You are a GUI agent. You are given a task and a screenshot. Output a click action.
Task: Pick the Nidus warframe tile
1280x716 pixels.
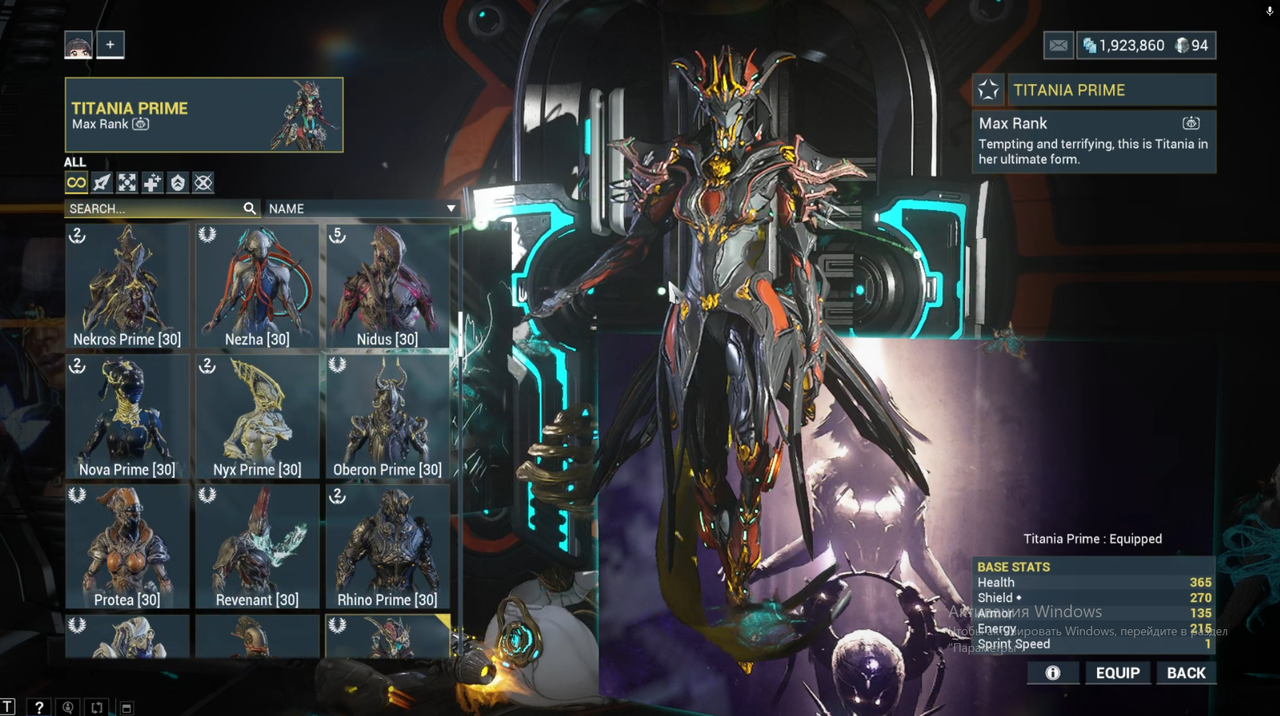click(x=387, y=287)
